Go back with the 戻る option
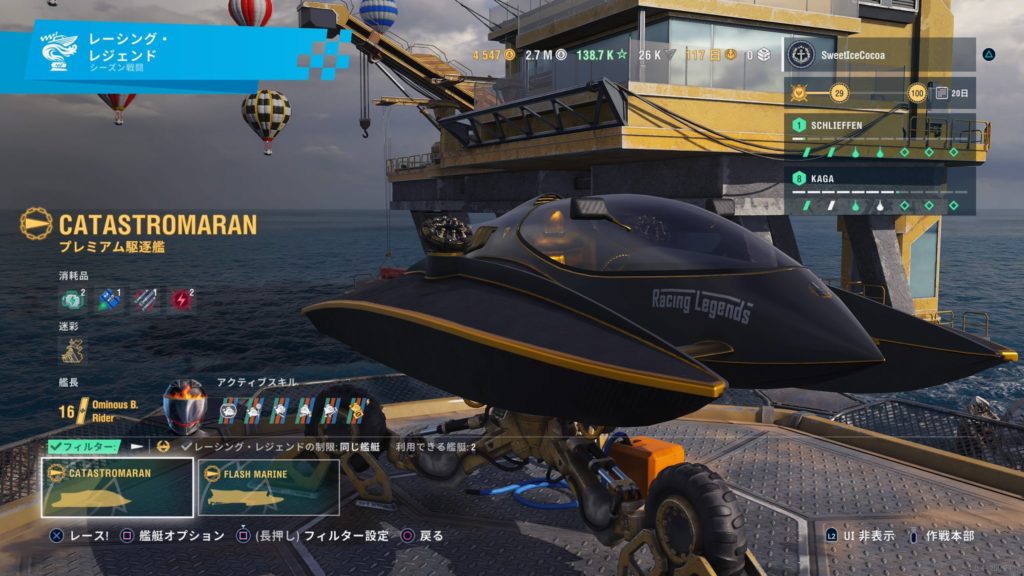The height and width of the screenshot is (576, 1024). (423, 536)
